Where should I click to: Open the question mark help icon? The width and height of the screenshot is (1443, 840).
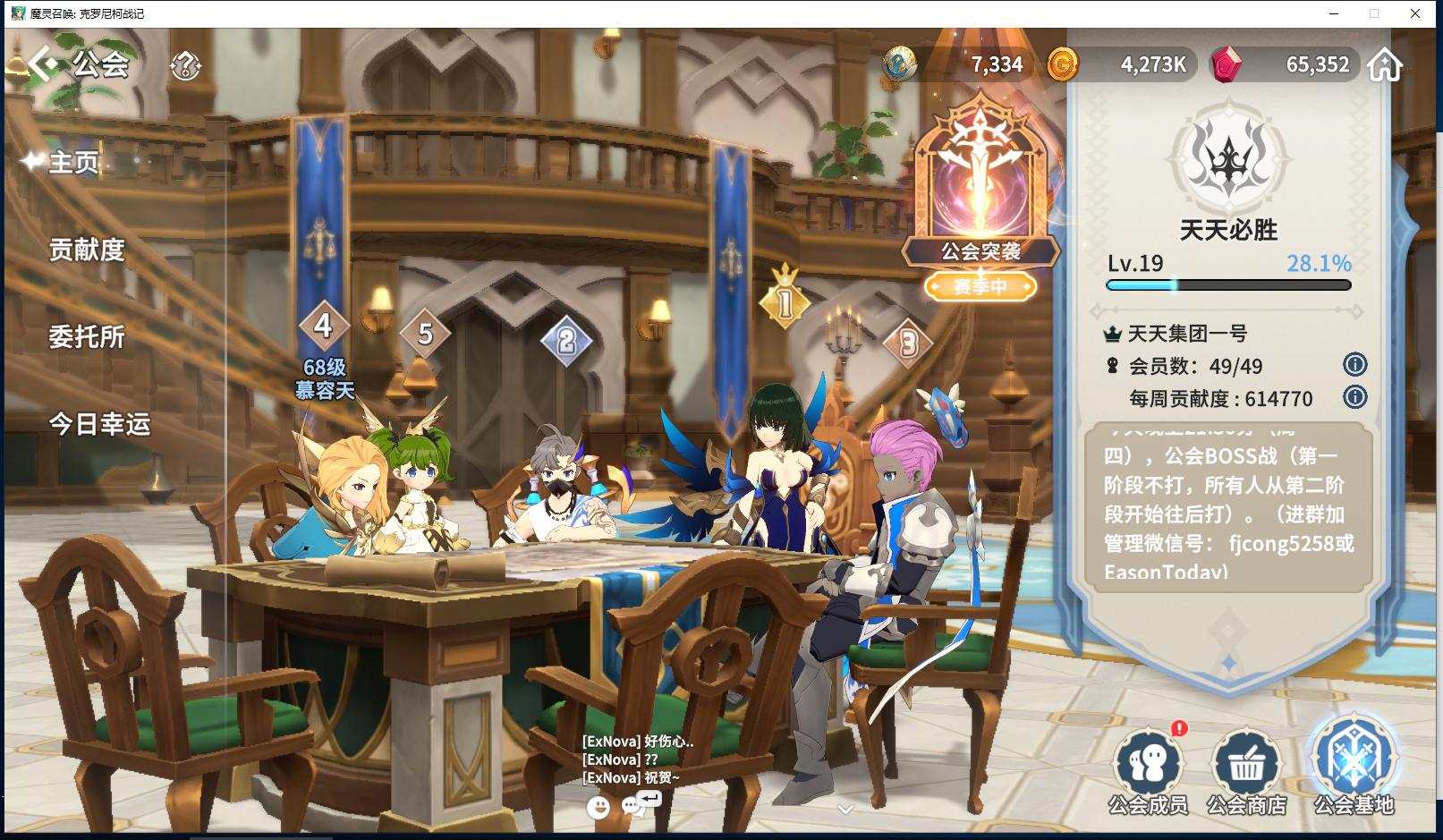point(185,65)
